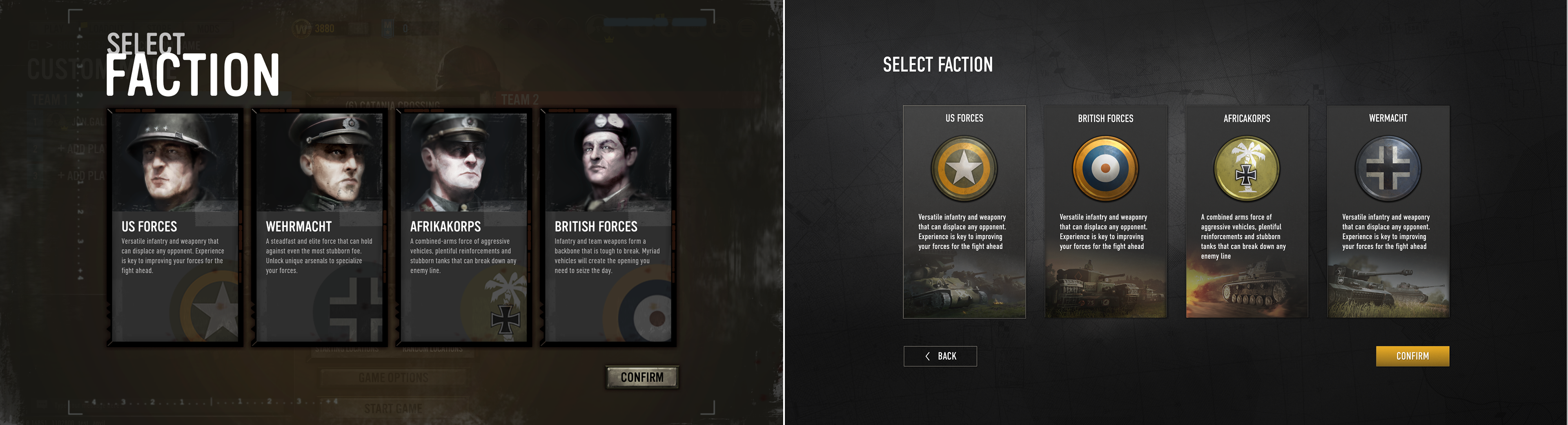
Task: Choose the Wermacht card with cross emblem
Action: pos(1388,212)
